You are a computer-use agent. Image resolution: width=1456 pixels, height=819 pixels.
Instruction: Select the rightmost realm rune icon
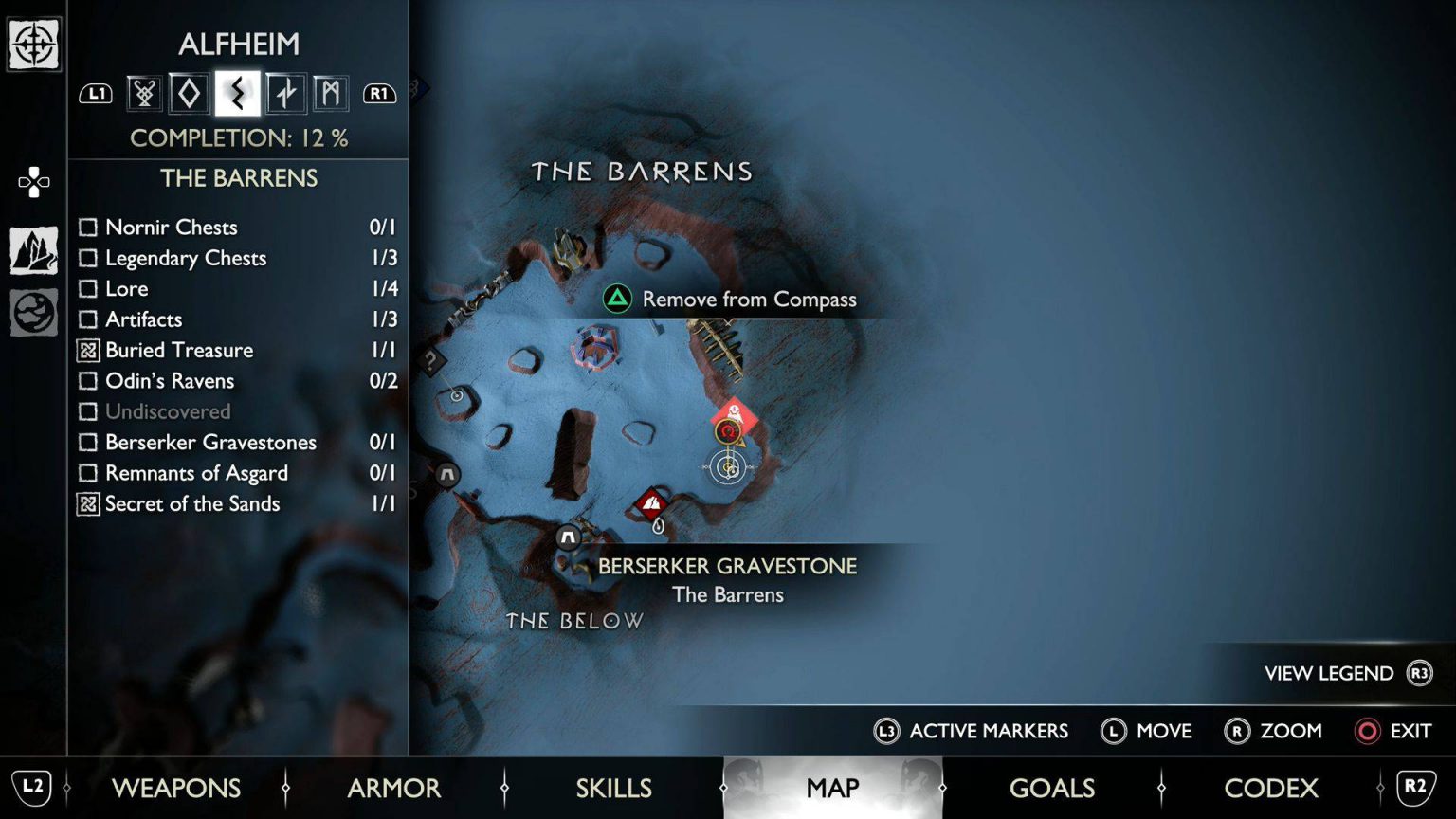click(x=333, y=92)
